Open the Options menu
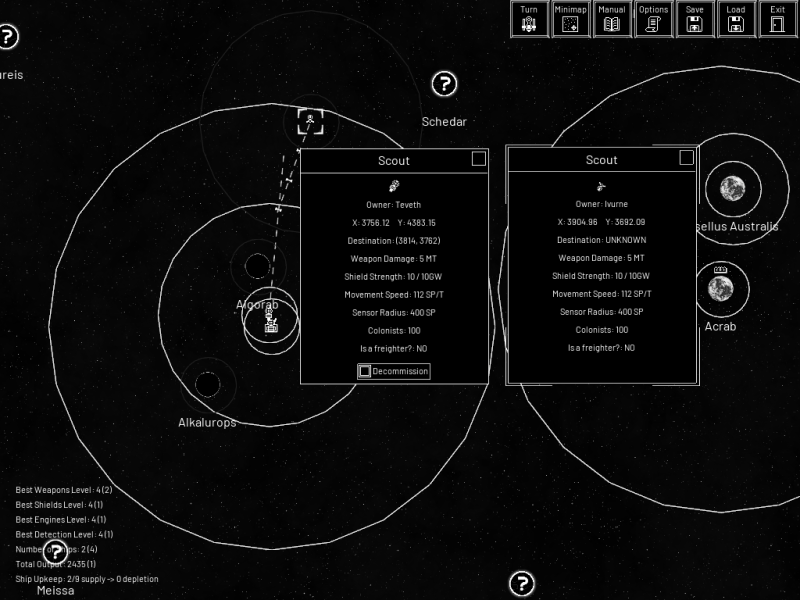Viewport: 800px width, 600px height. pyautogui.click(x=653, y=19)
